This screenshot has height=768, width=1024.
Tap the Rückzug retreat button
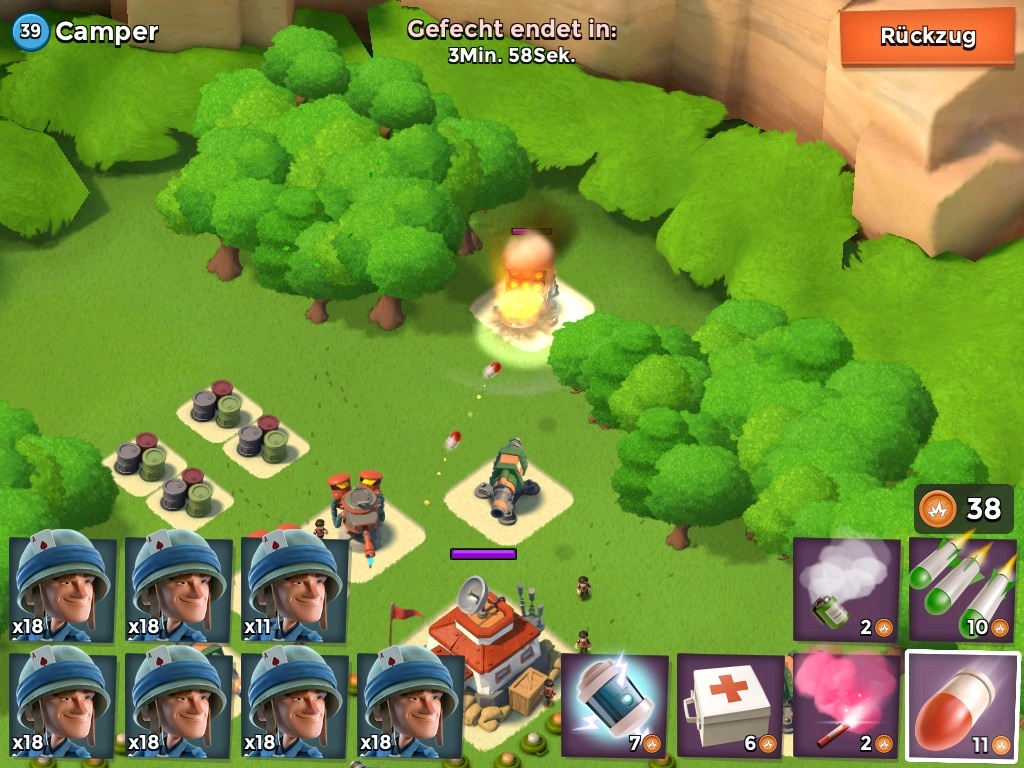[x=927, y=37]
